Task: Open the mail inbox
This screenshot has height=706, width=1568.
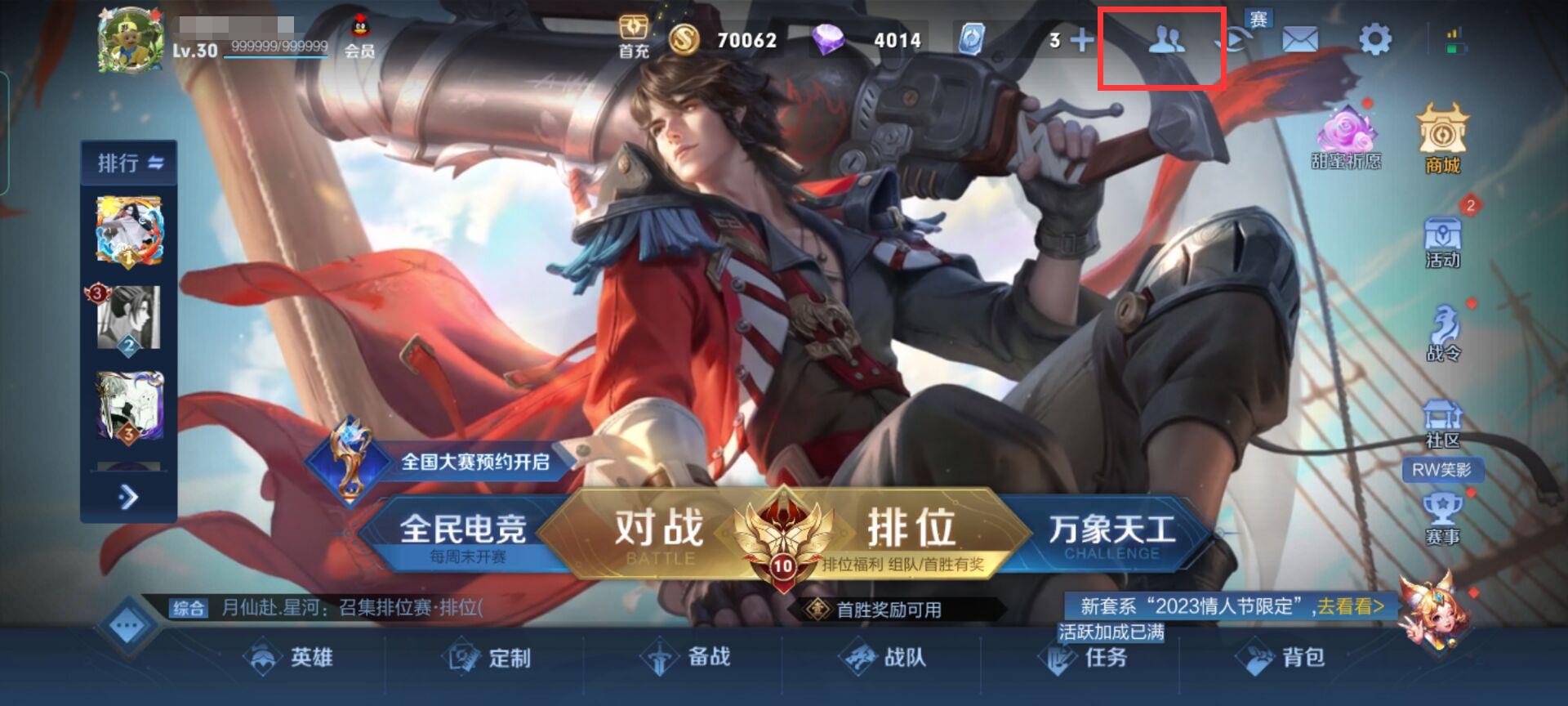Action: point(1301,38)
